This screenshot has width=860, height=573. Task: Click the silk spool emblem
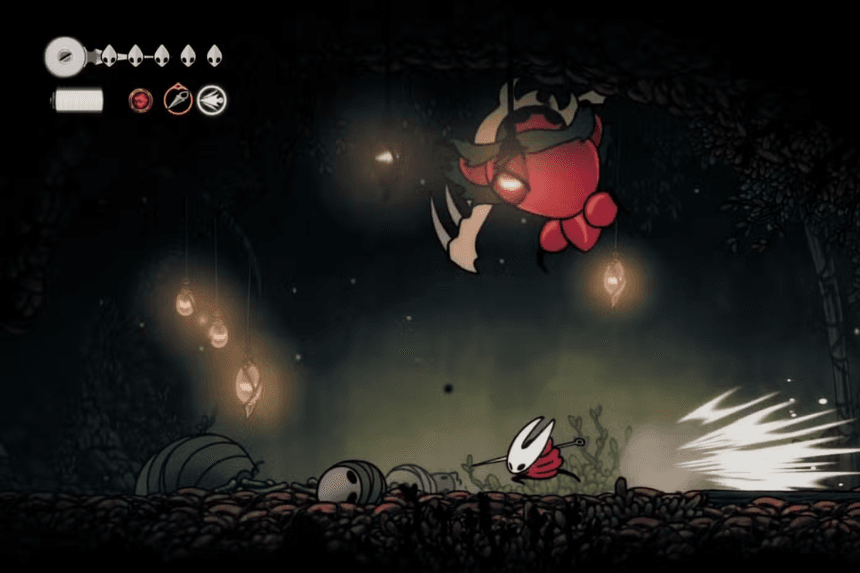[63, 55]
